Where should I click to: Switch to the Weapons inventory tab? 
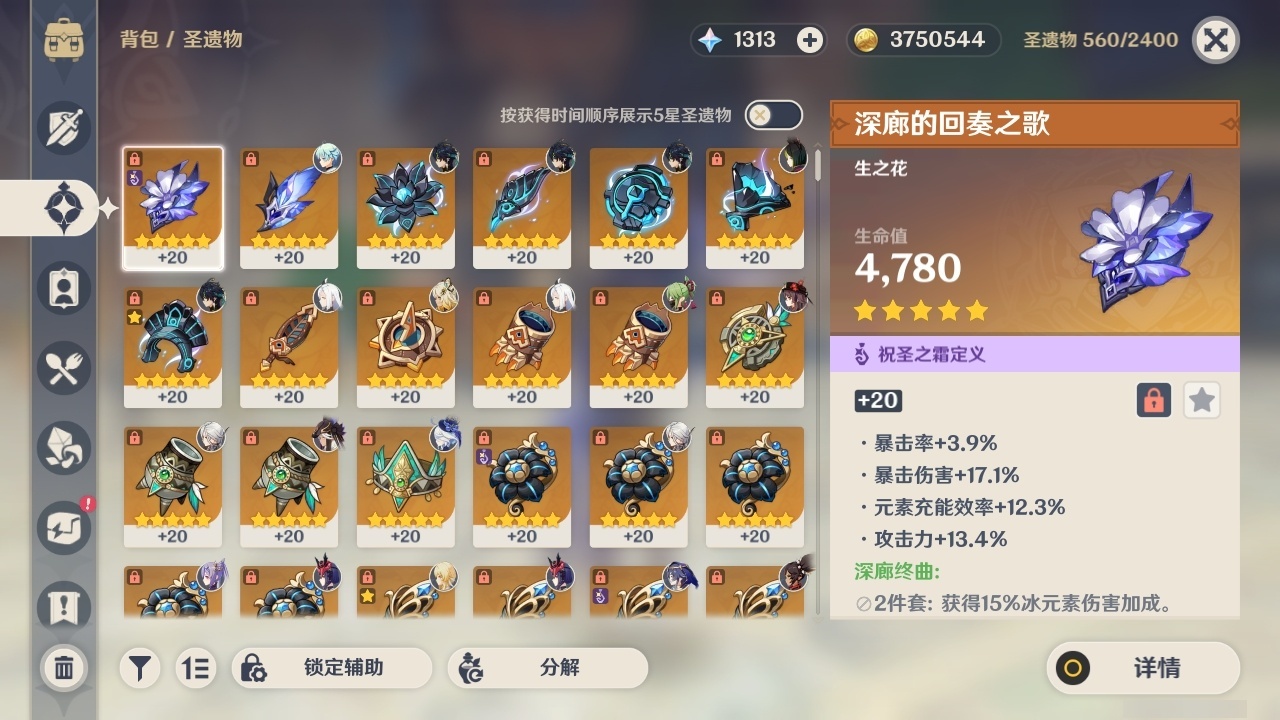pyautogui.click(x=63, y=128)
